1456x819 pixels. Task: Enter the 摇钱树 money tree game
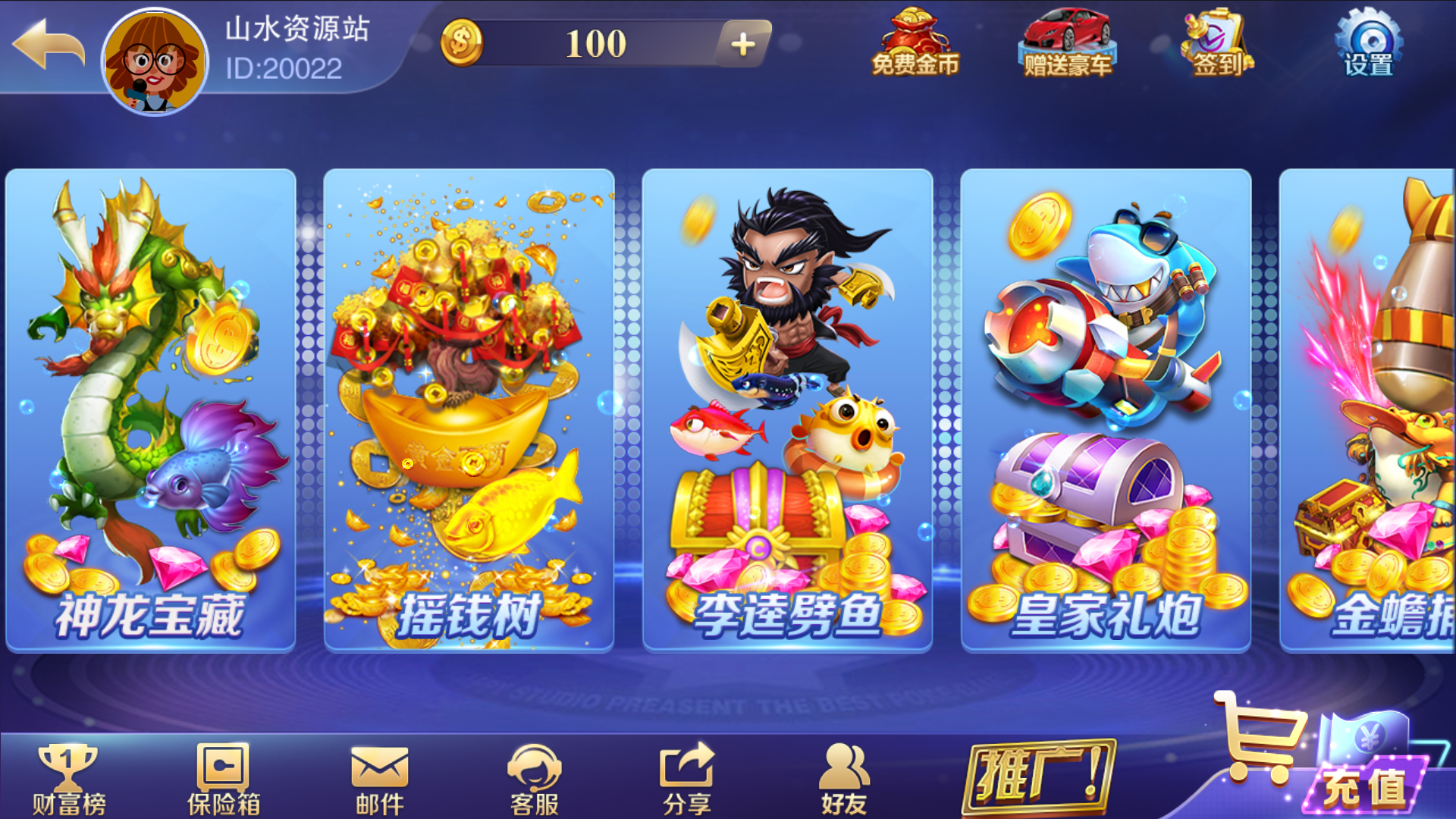click(469, 409)
